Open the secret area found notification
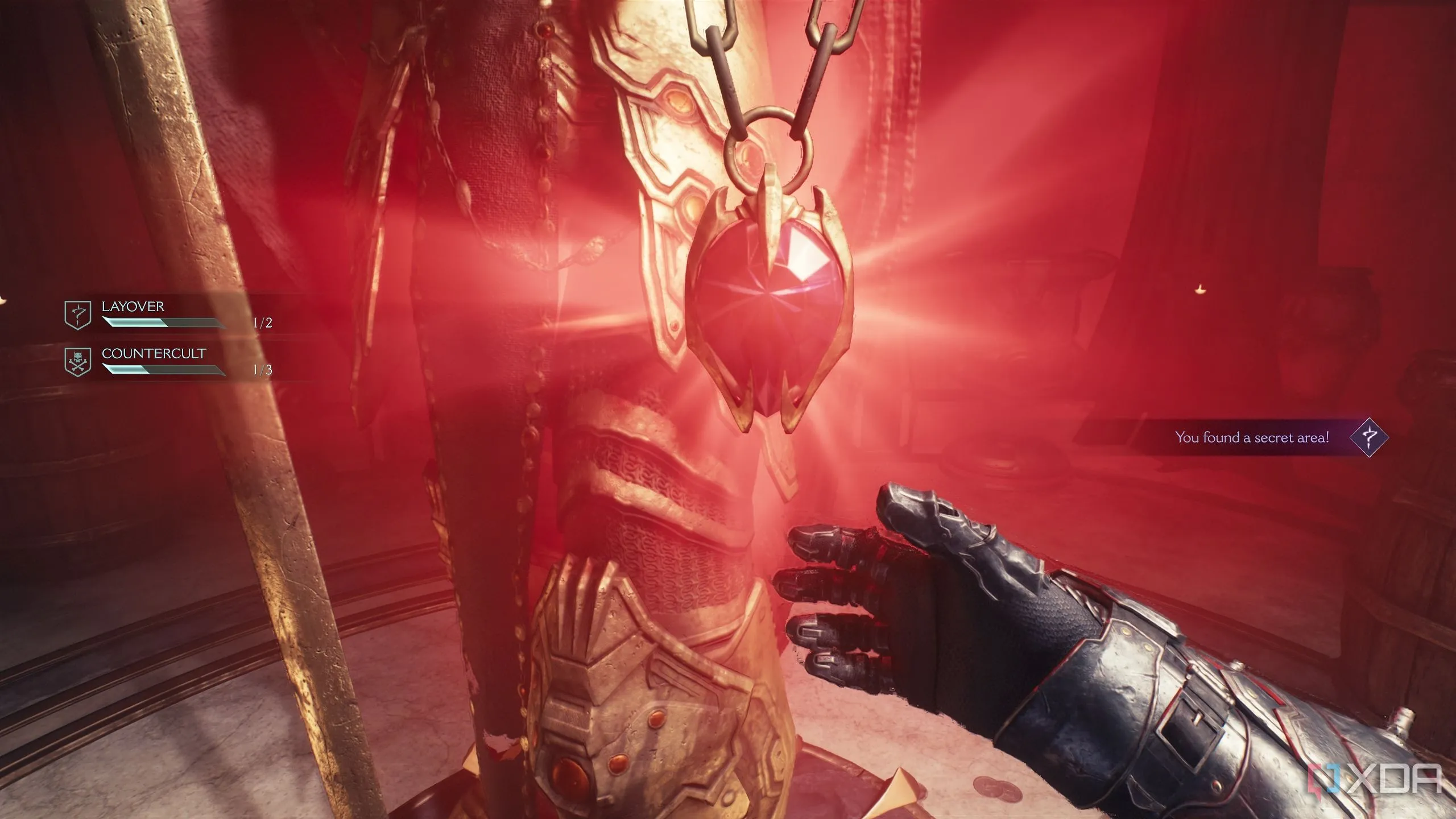The width and height of the screenshot is (1456, 819). [x=1252, y=437]
